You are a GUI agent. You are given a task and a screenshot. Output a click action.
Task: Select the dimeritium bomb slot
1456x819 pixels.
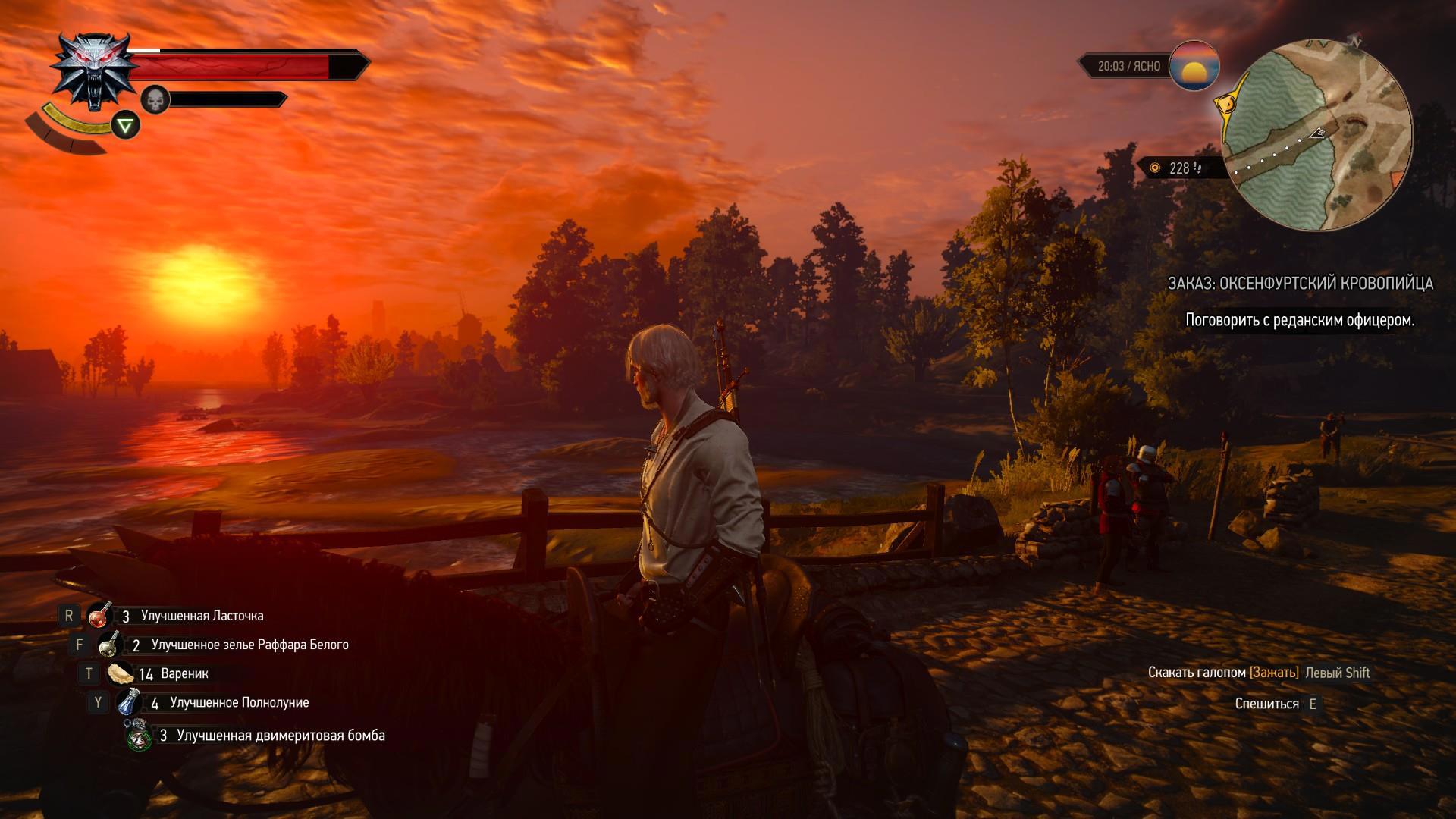pyautogui.click(x=139, y=736)
